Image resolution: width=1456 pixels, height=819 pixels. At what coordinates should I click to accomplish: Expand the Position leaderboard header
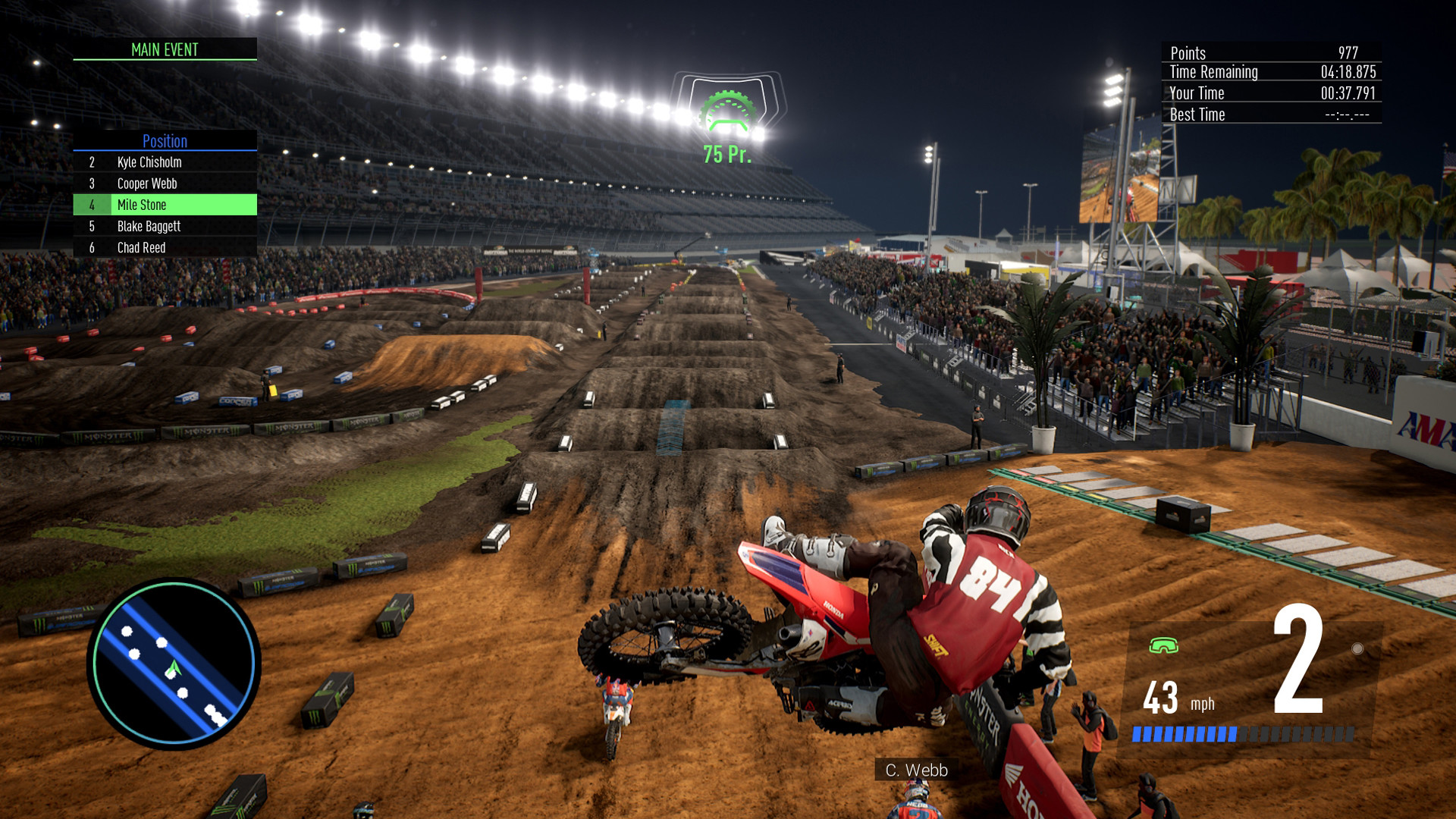click(164, 141)
